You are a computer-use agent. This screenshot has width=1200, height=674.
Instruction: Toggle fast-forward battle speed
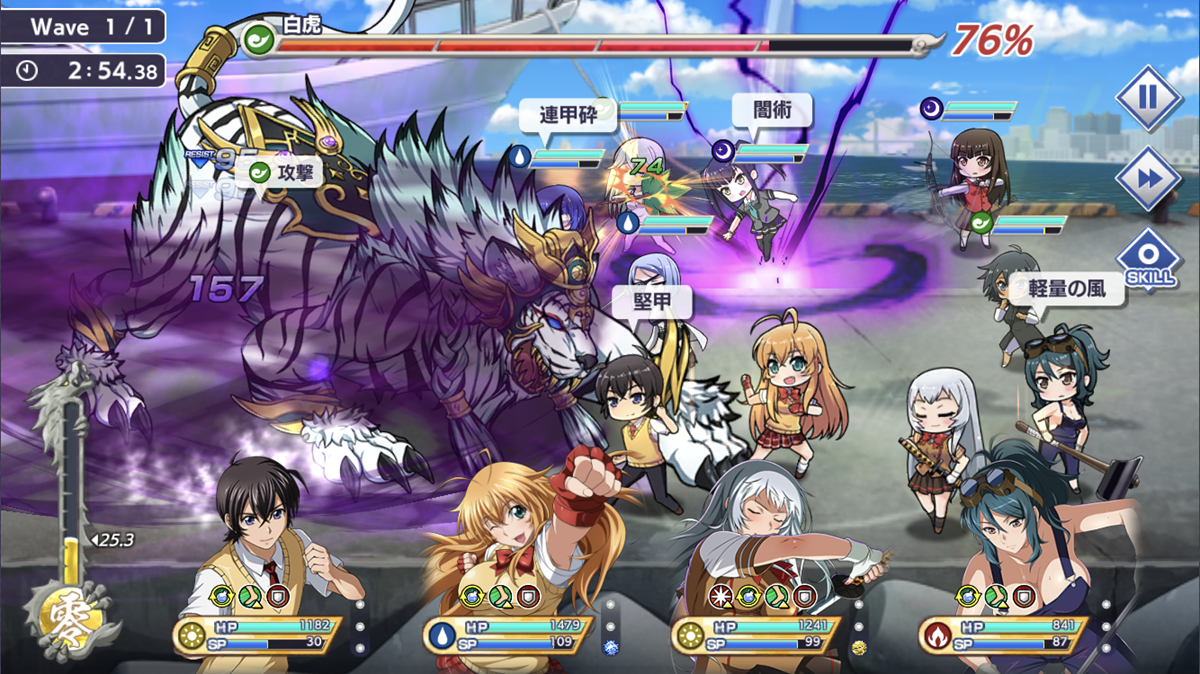click(x=1149, y=179)
